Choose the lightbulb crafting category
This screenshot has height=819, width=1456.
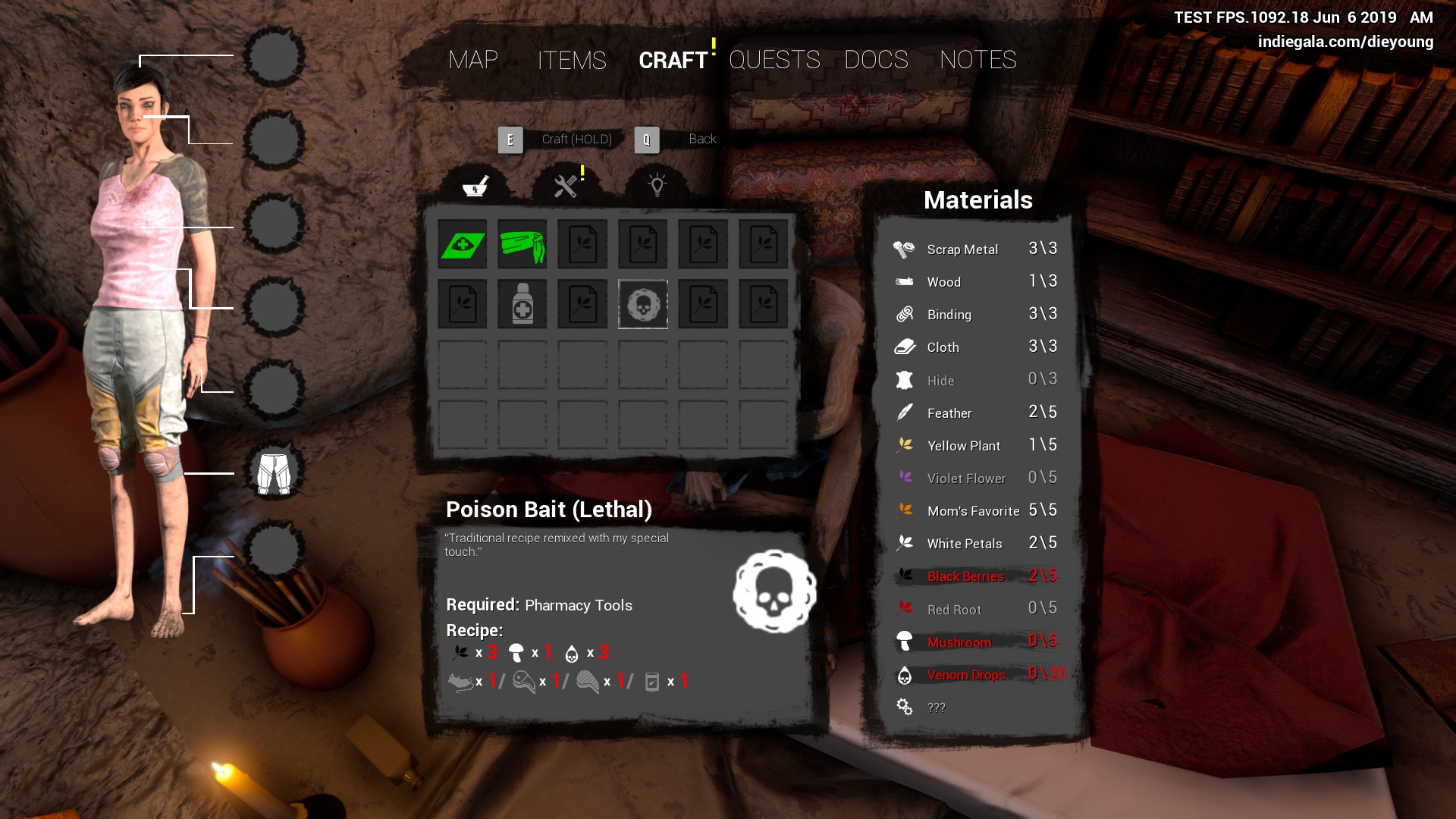657,186
